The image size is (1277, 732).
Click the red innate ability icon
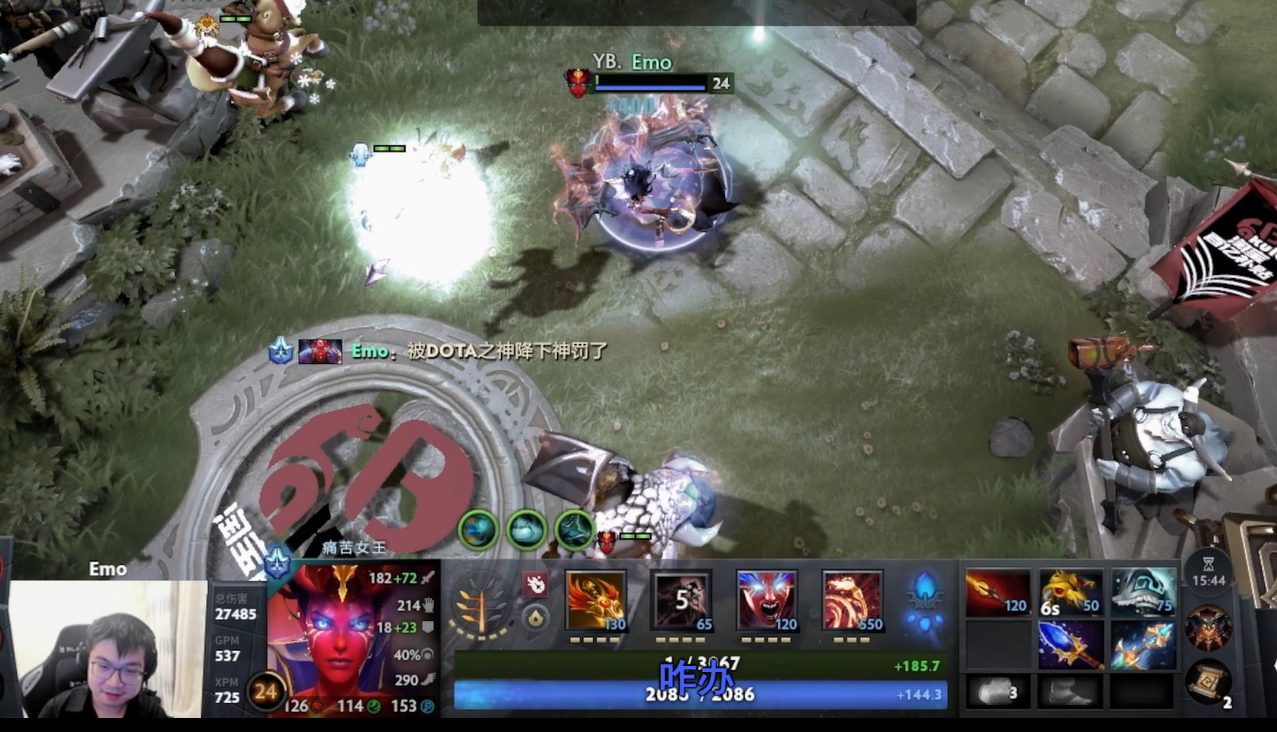coord(535,584)
